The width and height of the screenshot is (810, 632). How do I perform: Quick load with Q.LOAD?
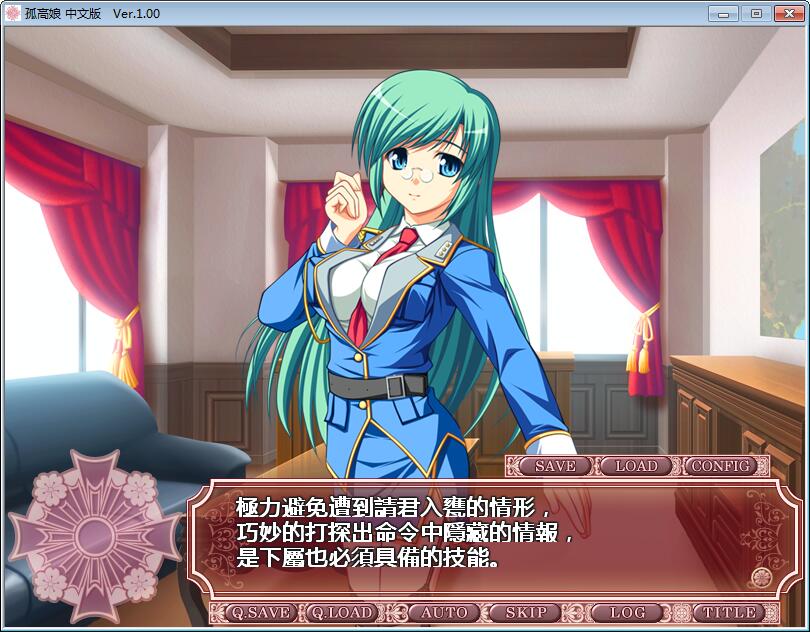pyautogui.click(x=341, y=612)
